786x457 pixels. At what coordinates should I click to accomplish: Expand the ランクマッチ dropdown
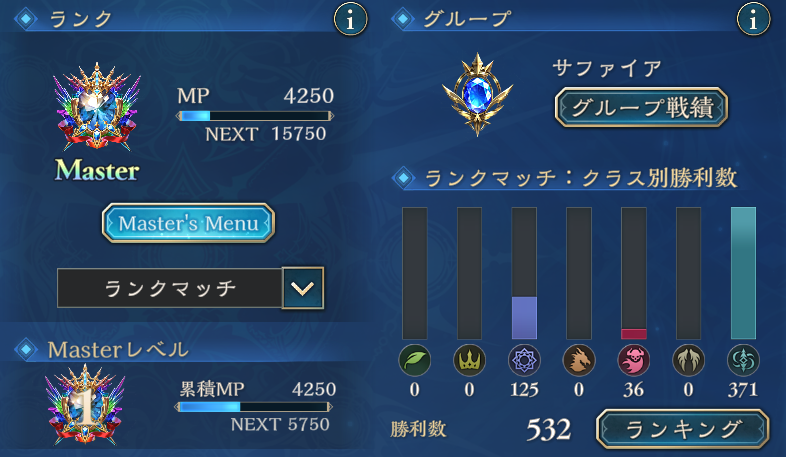303,288
